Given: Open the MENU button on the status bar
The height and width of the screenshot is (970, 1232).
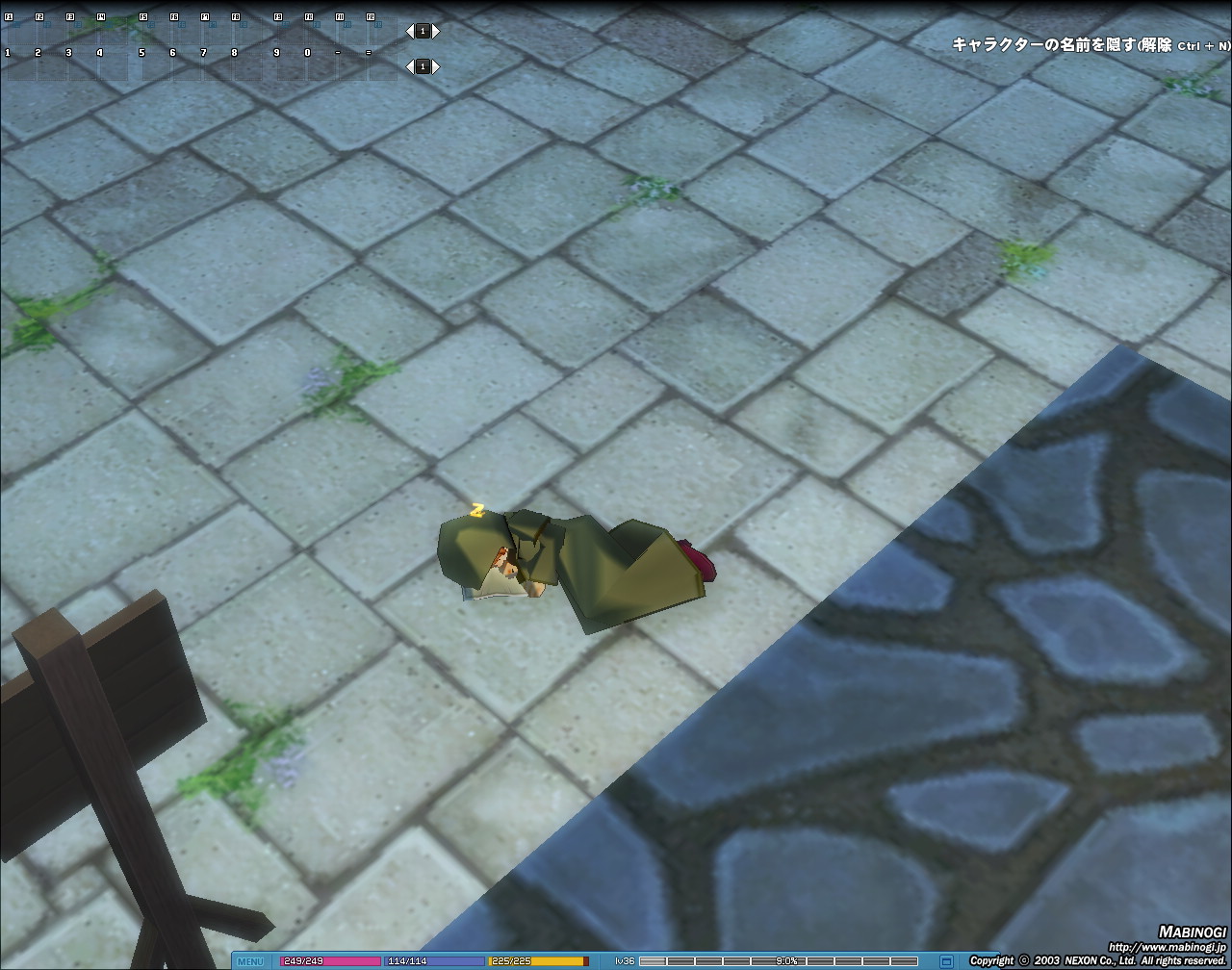Looking at the screenshot, I should tap(250, 960).
